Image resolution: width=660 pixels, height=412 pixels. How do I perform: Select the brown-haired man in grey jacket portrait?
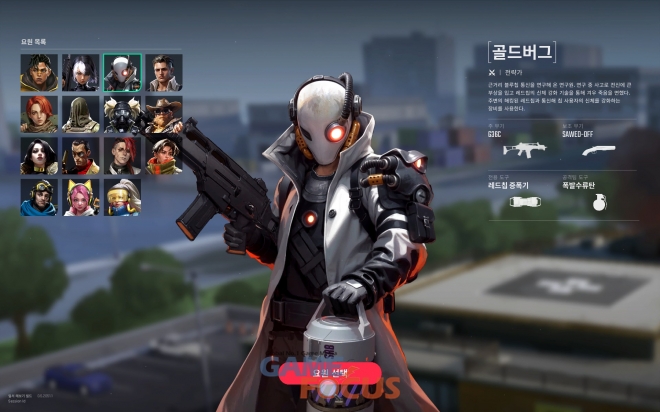point(163,73)
